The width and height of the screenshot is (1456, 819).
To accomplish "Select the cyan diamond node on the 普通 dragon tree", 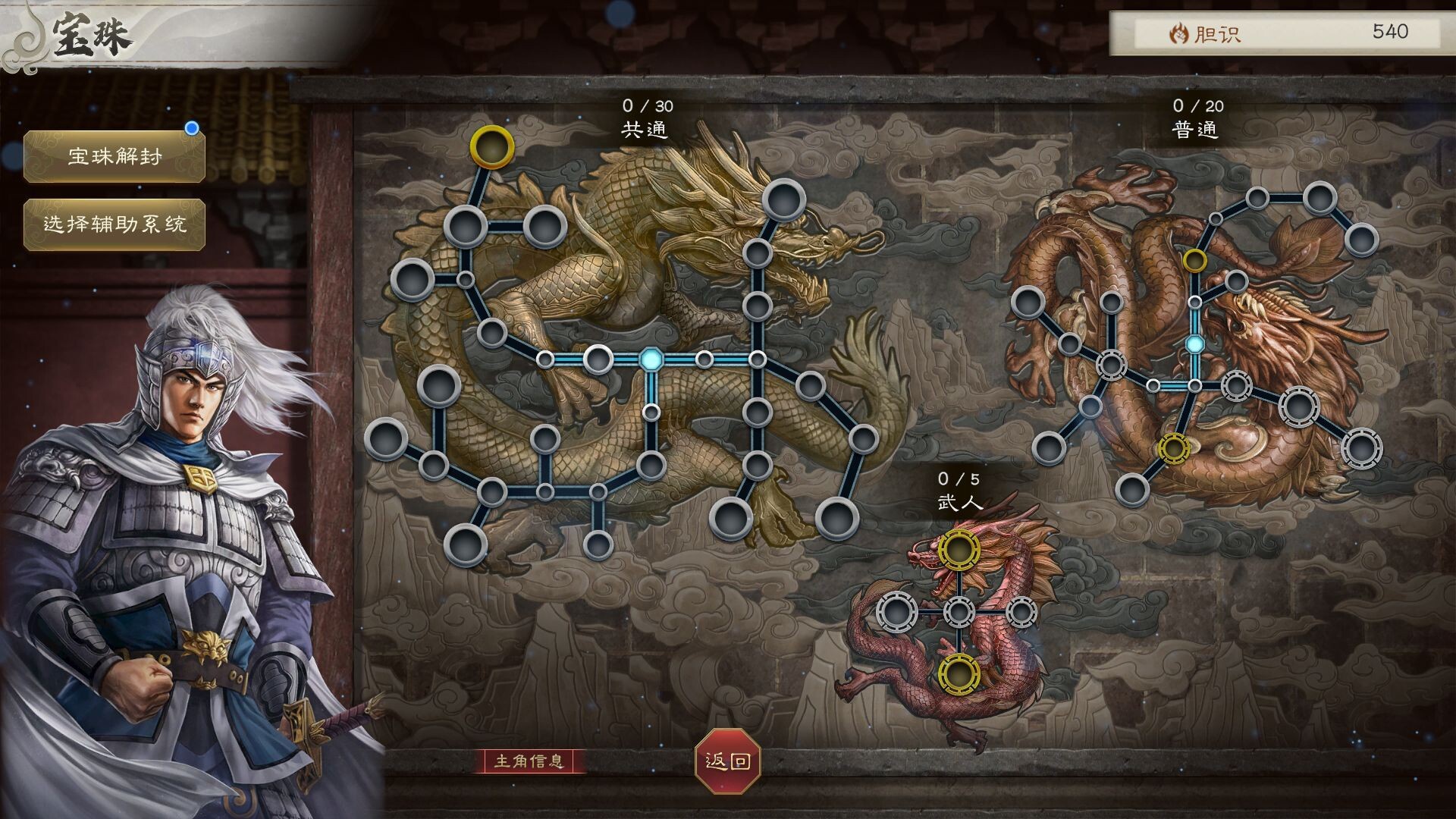I will (1194, 344).
